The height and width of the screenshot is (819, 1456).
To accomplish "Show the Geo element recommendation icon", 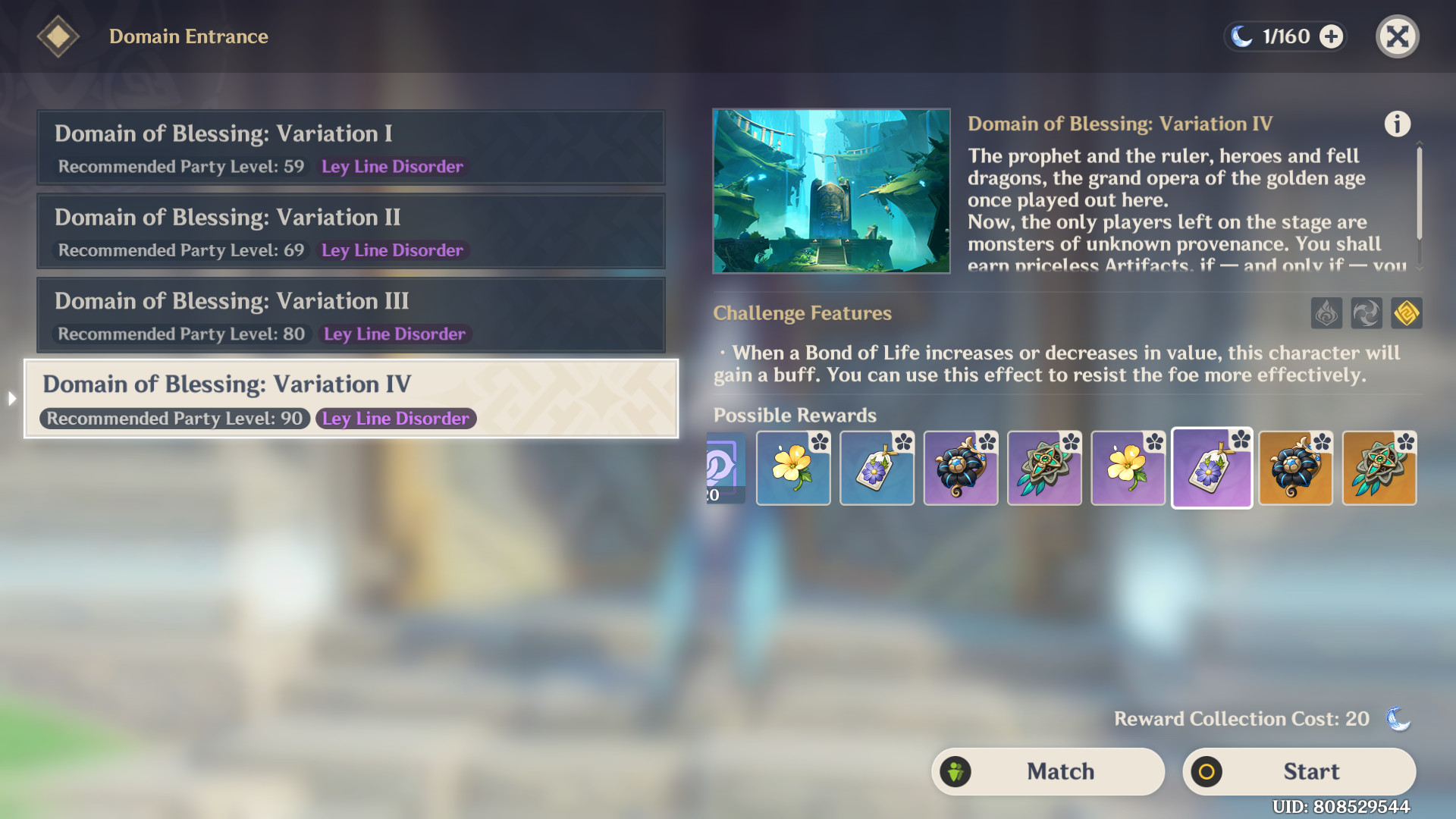I will click(x=1407, y=313).
